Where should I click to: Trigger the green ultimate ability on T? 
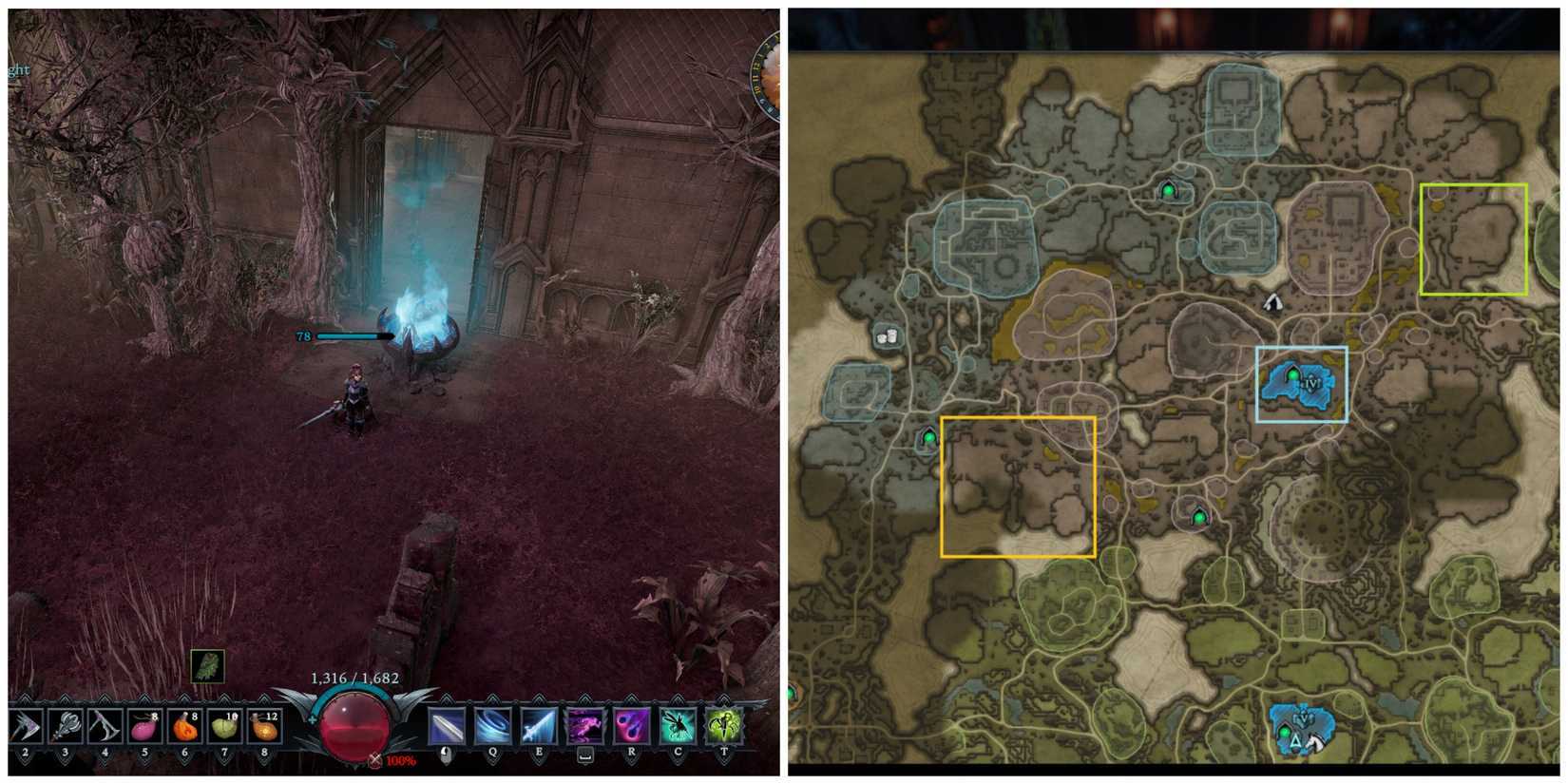[724, 727]
